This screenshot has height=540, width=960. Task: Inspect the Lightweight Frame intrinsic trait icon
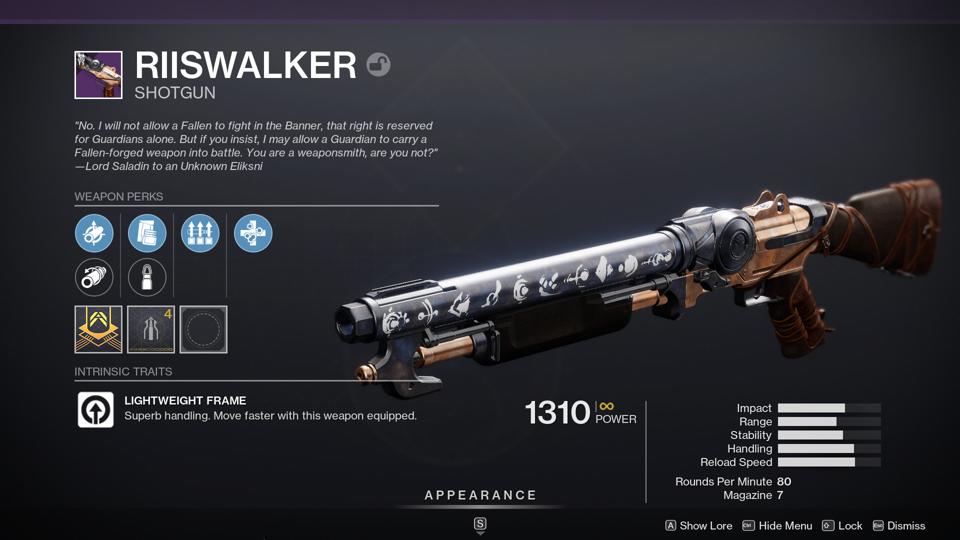[96, 409]
